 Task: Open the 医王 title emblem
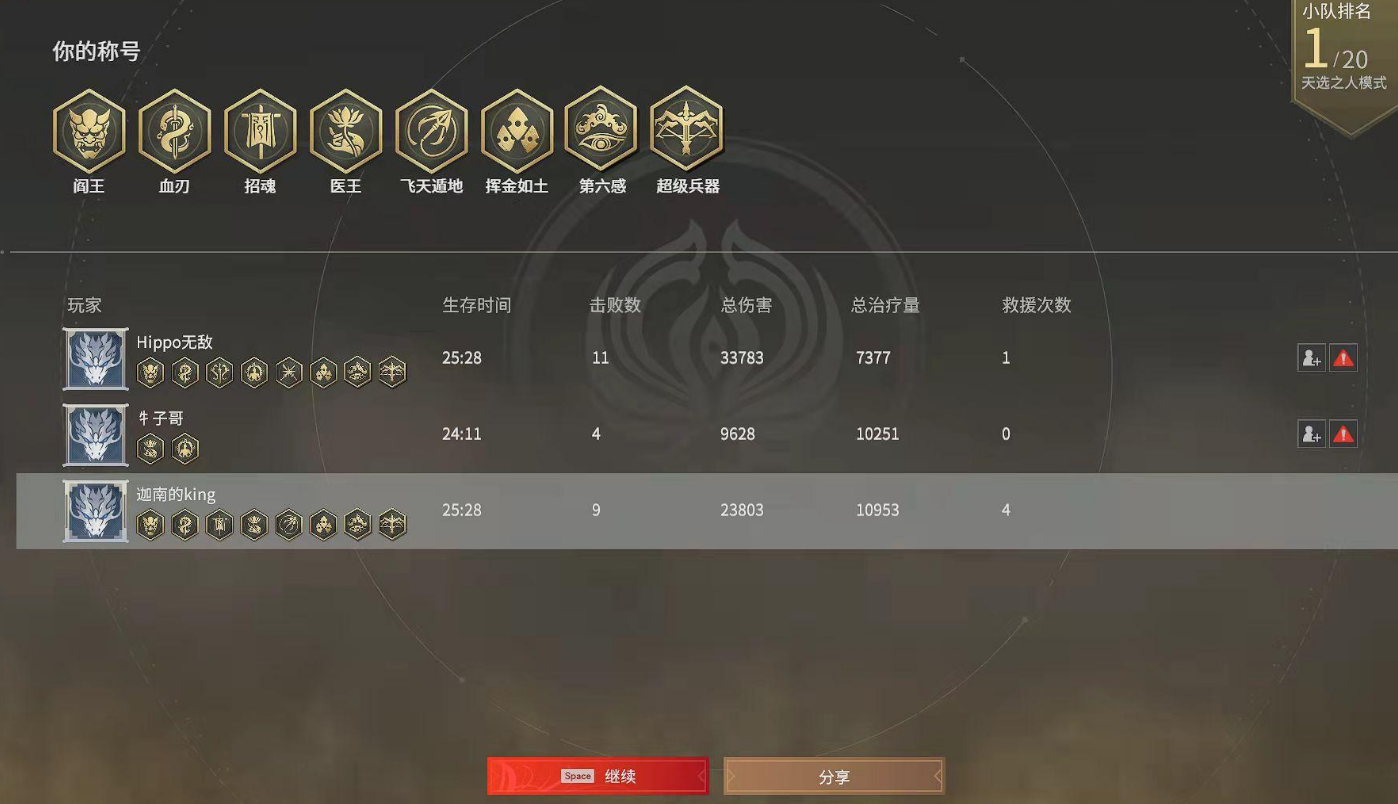tap(345, 131)
